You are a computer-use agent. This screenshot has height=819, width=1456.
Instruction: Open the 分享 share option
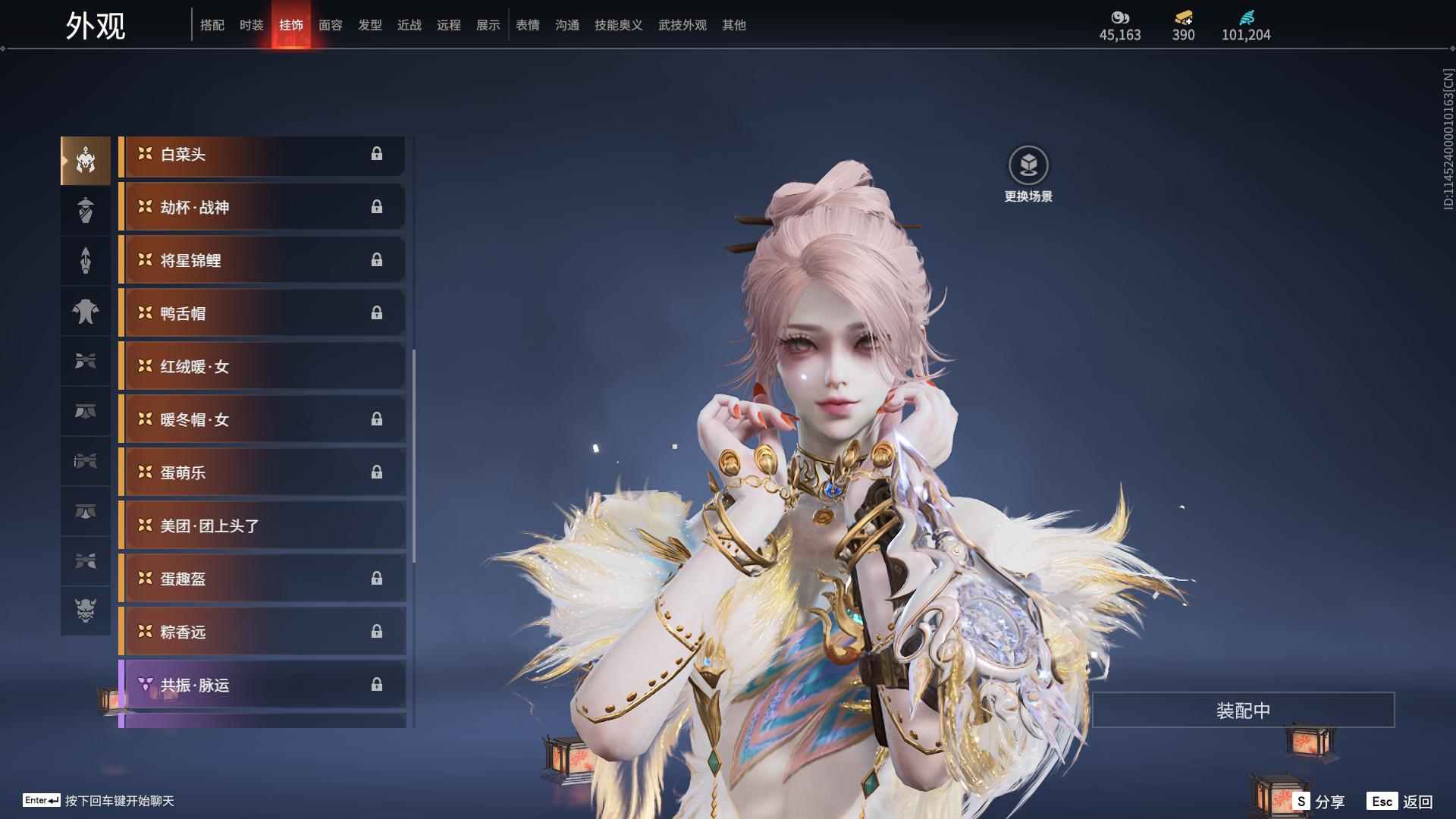[x=1319, y=801]
